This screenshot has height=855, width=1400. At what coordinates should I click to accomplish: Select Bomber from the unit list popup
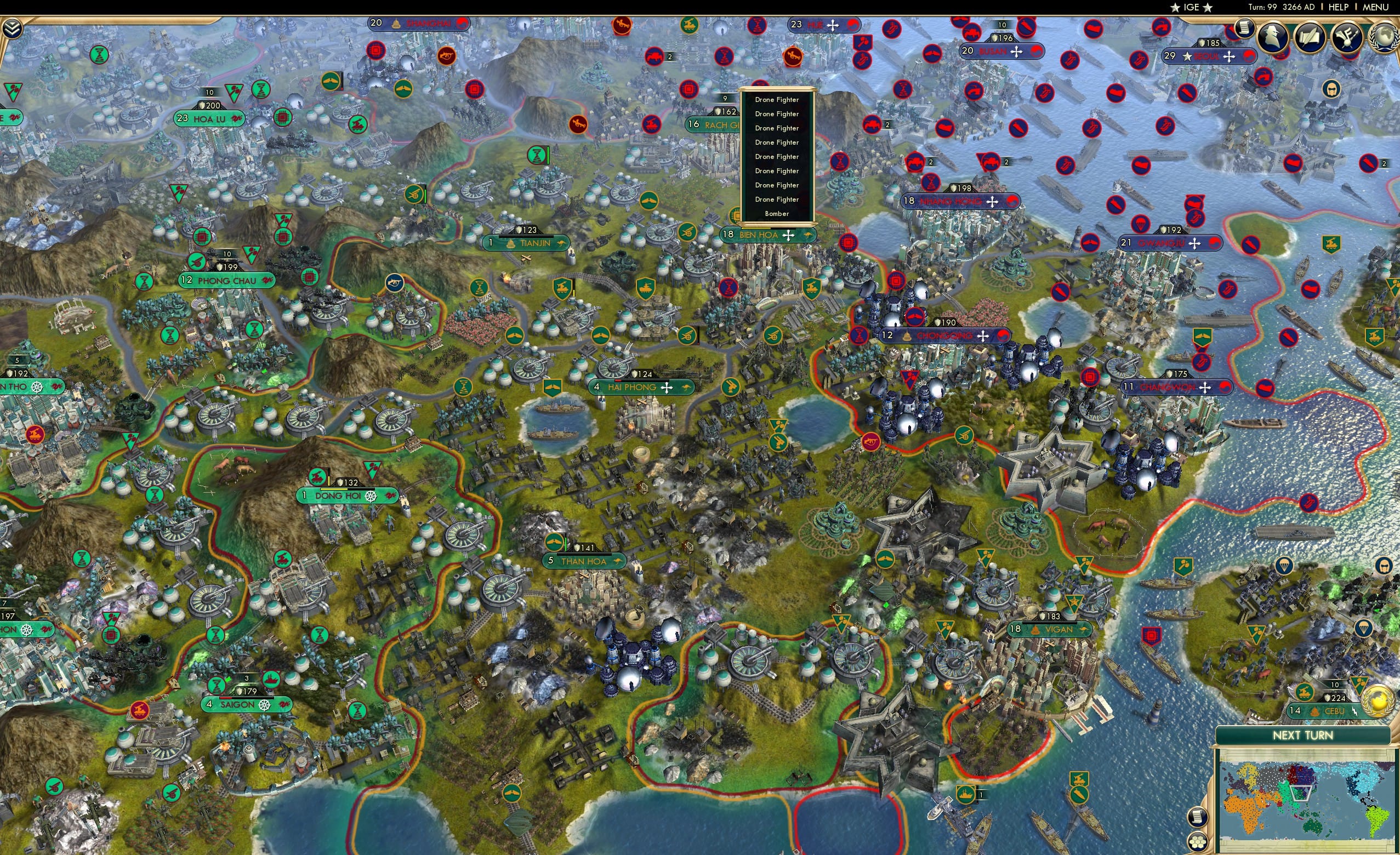point(777,214)
